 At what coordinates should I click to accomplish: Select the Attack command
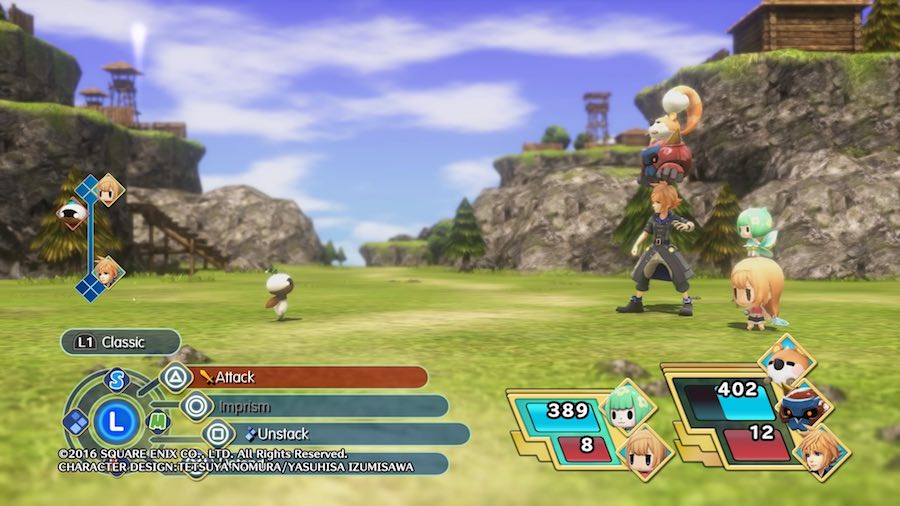click(x=310, y=377)
